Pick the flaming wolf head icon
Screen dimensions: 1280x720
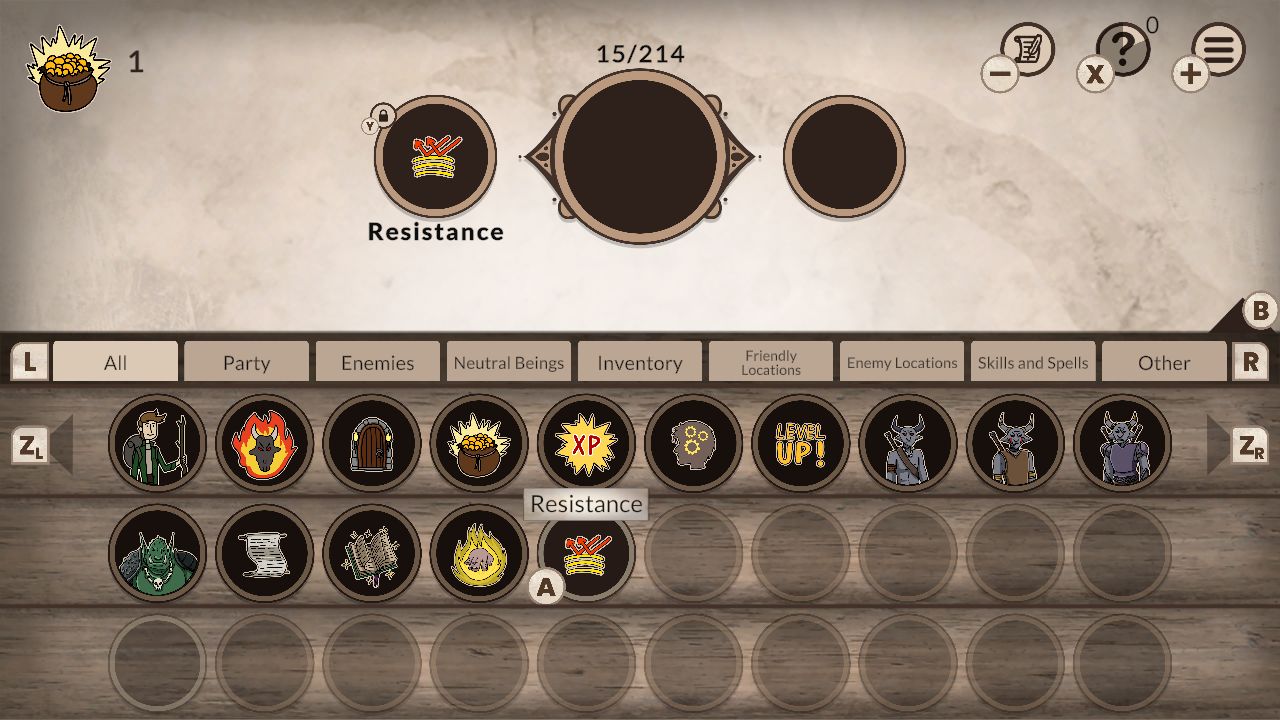[x=264, y=443]
